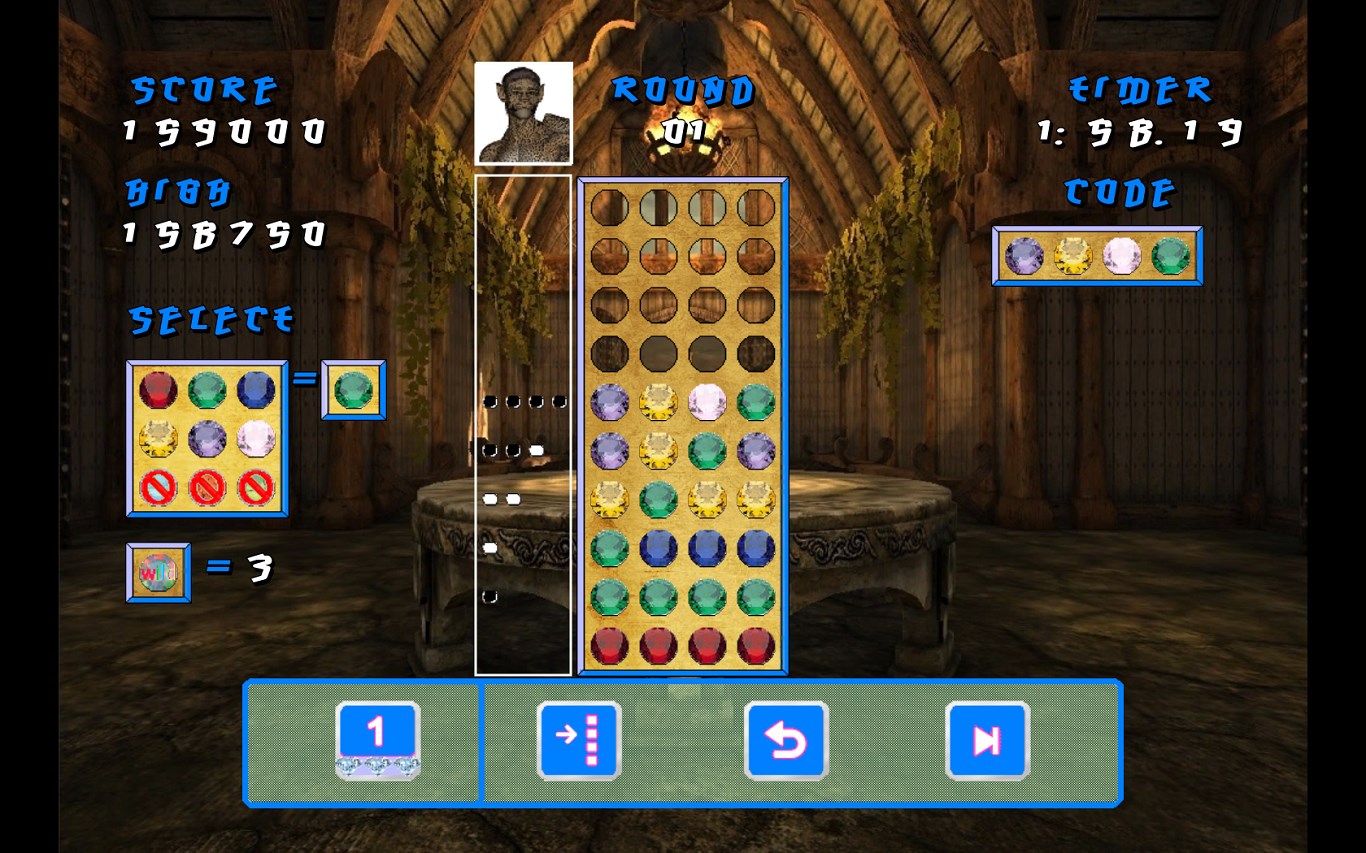Screen dimensions: 1366x853
Task: Use the rainbow wild gem icon
Action: (x=158, y=573)
